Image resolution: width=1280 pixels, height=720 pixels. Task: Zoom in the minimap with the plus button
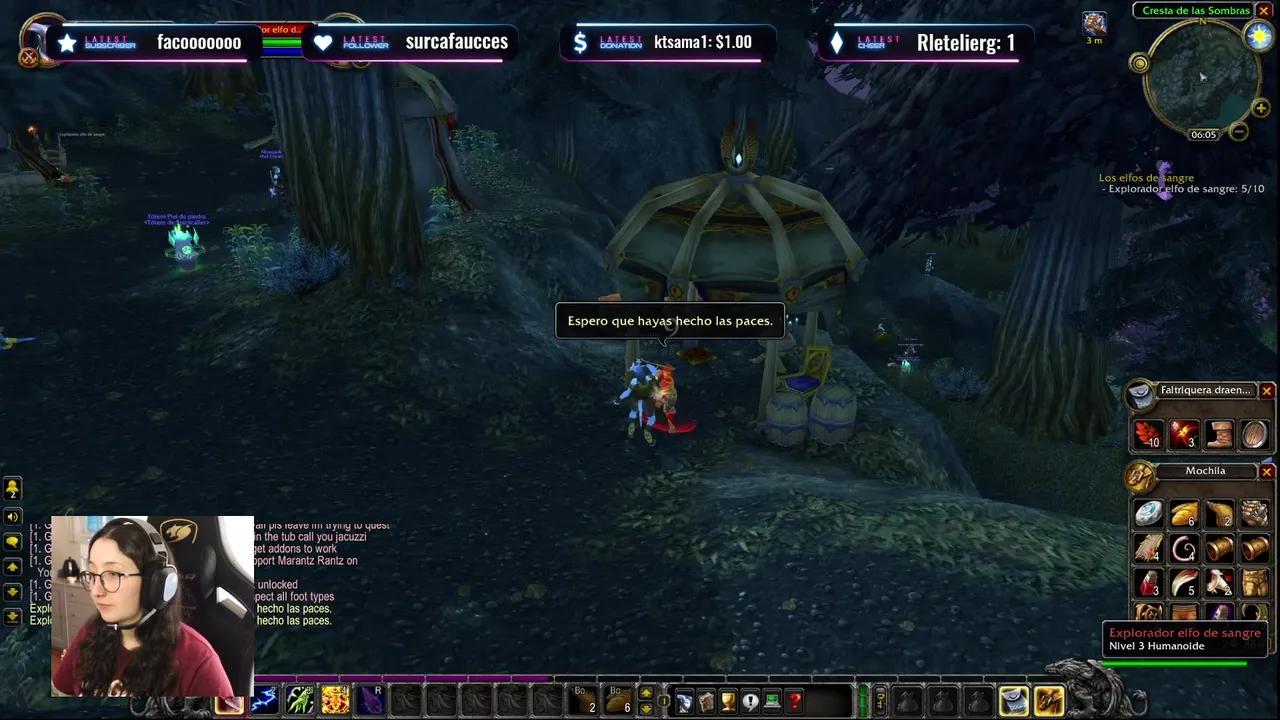pos(1261,108)
